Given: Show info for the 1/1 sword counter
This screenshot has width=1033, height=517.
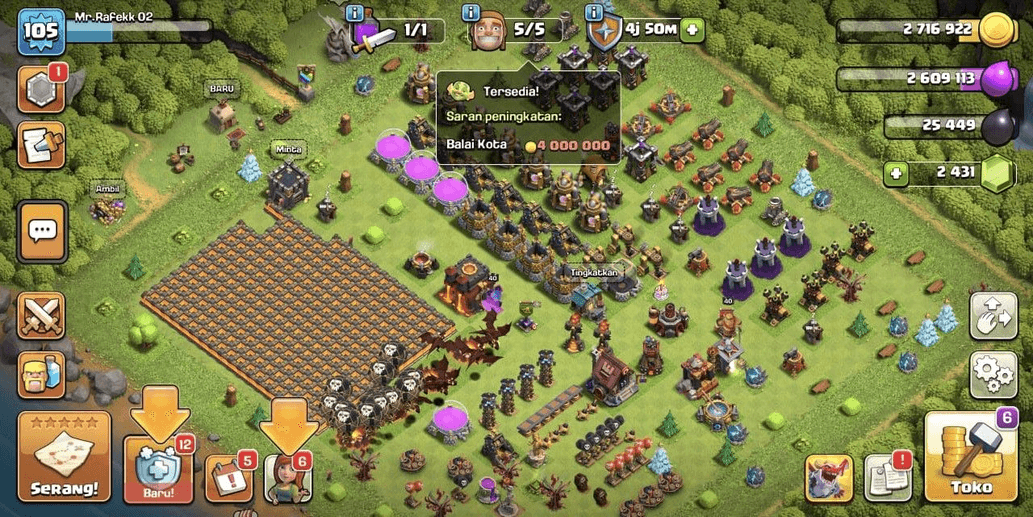Looking at the screenshot, I should click(x=354, y=12).
